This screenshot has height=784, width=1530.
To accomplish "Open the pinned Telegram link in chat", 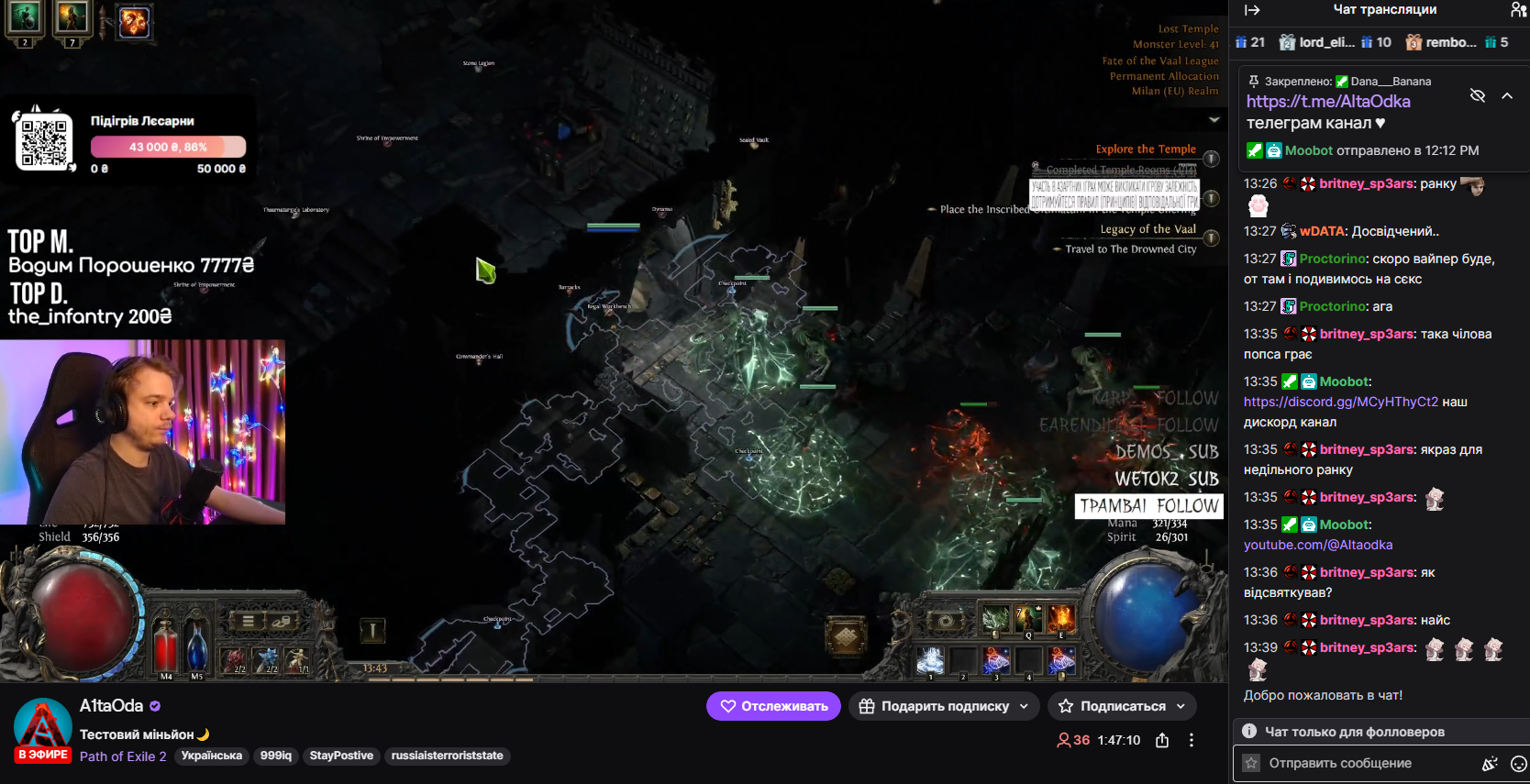I will pyautogui.click(x=1328, y=102).
